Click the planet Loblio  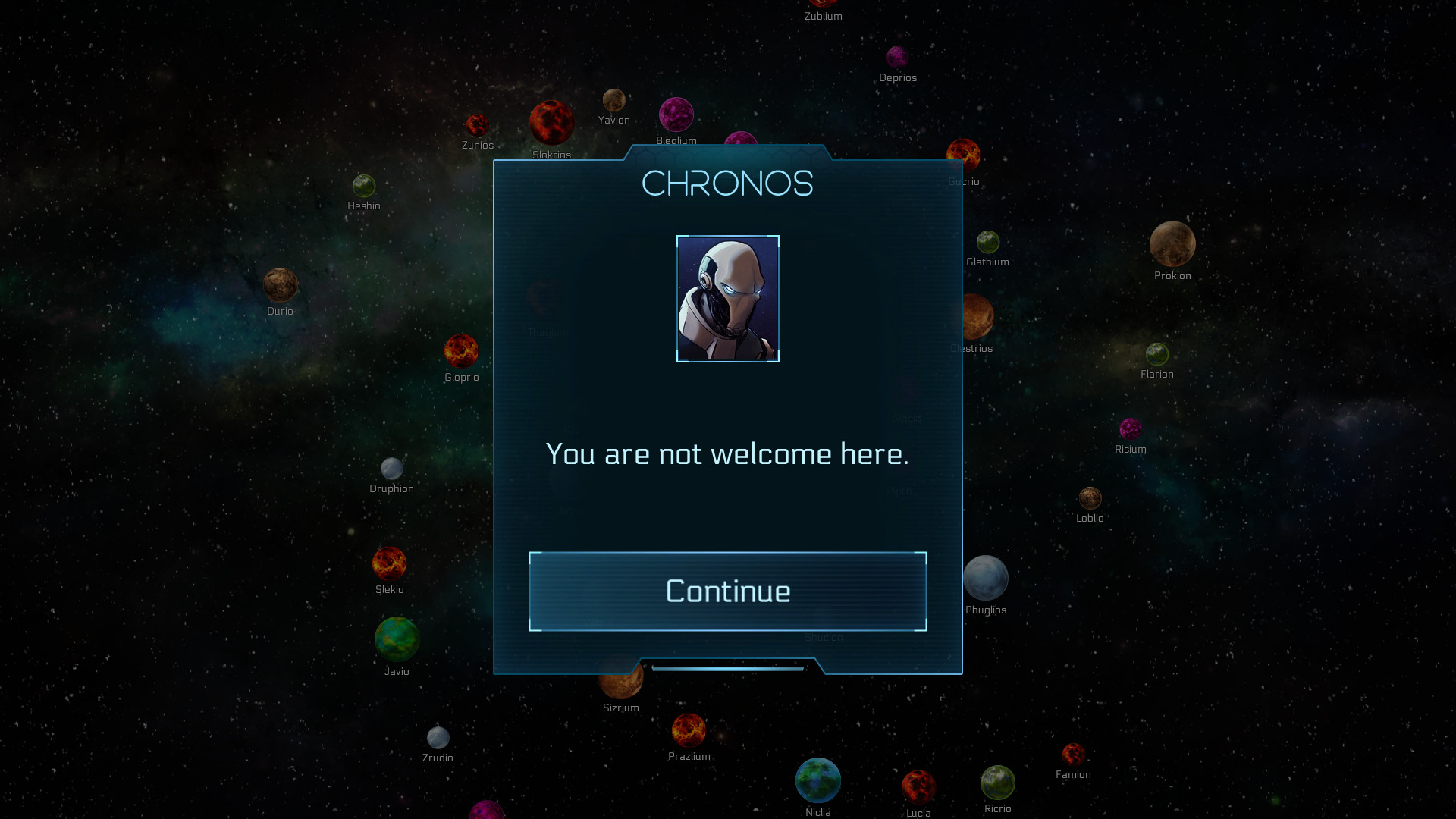click(x=1090, y=497)
